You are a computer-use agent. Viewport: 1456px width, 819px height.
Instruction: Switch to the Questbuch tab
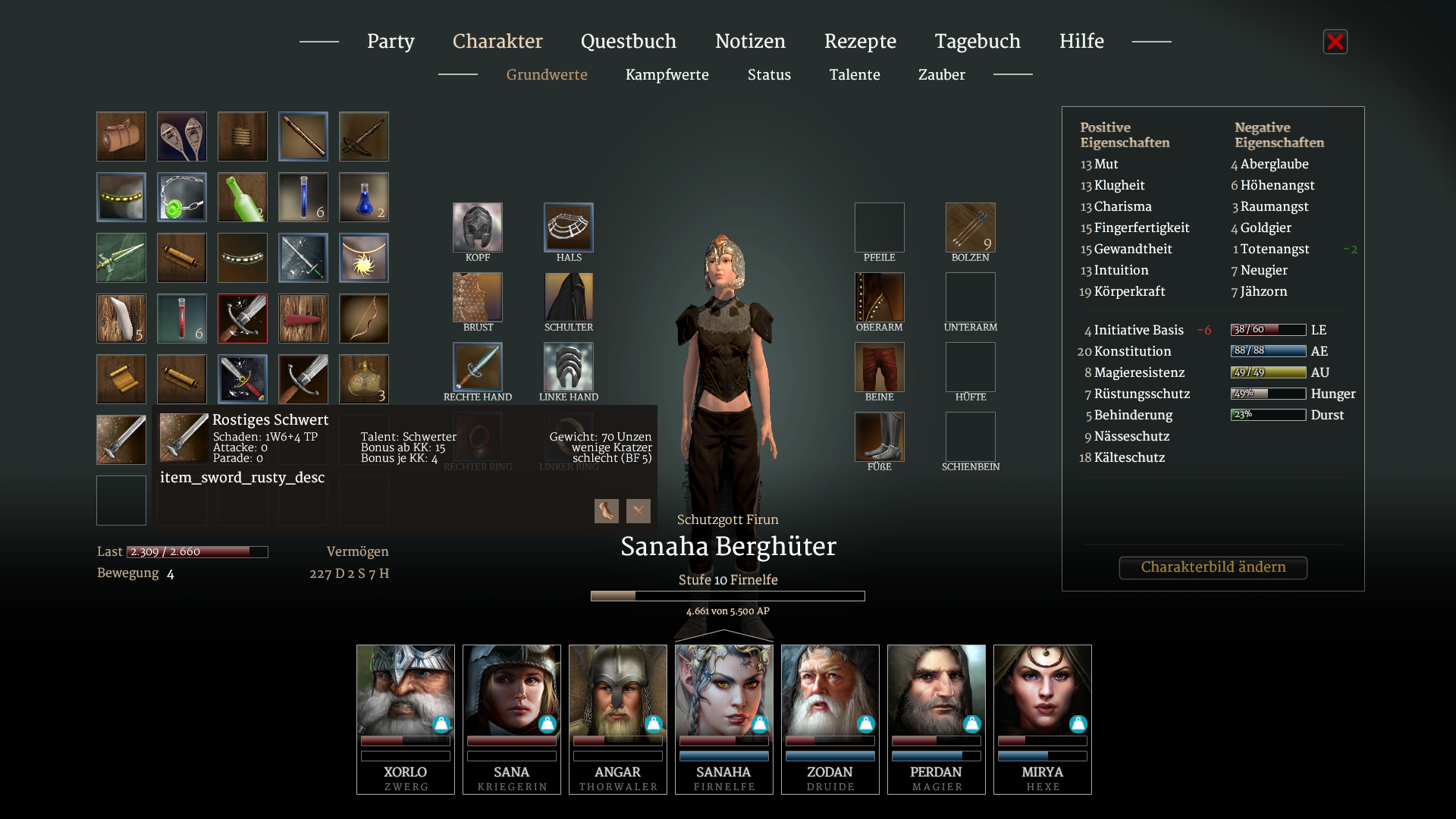tap(628, 42)
